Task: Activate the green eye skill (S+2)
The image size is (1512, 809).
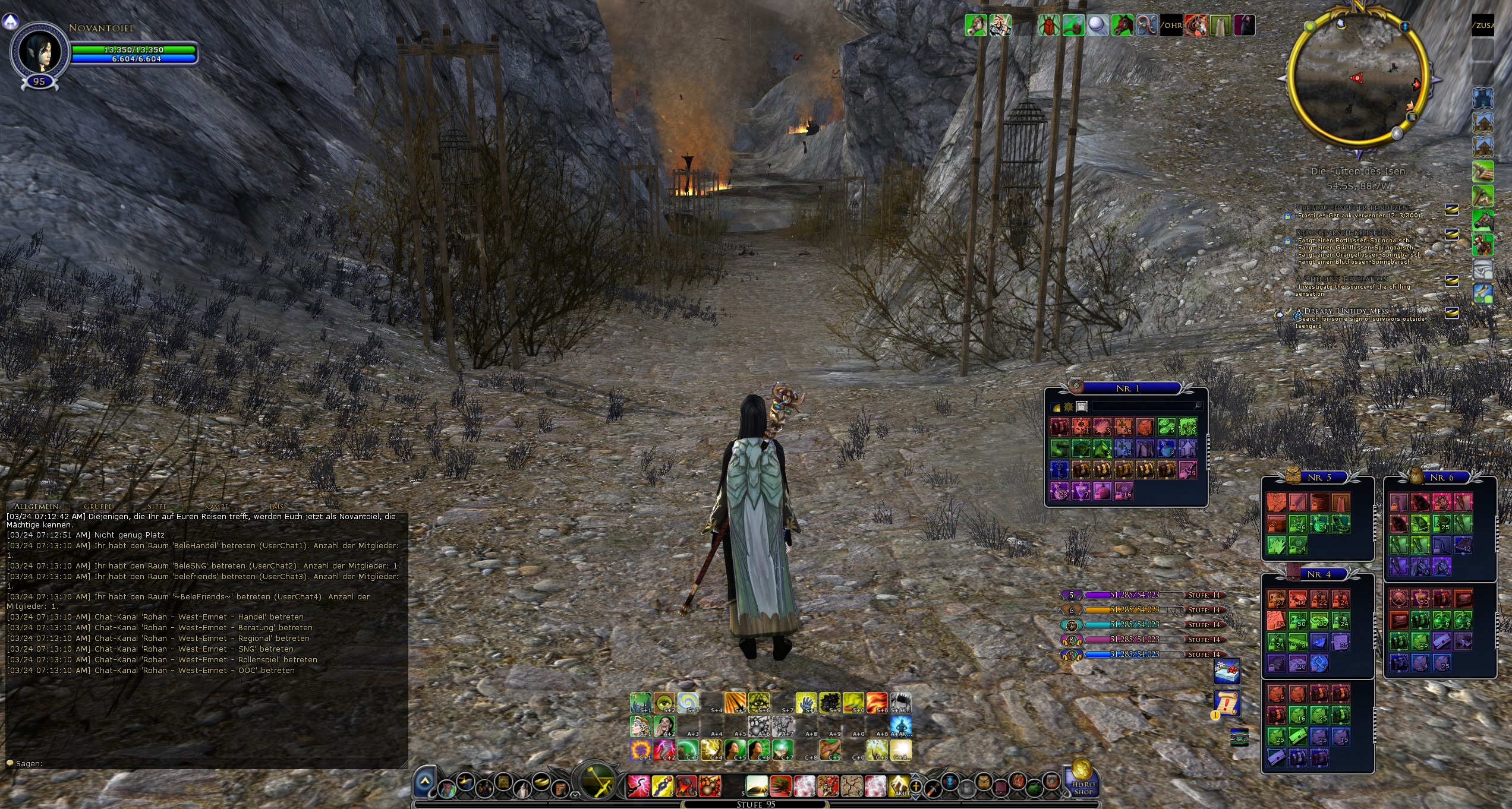Action: coord(664,703)
